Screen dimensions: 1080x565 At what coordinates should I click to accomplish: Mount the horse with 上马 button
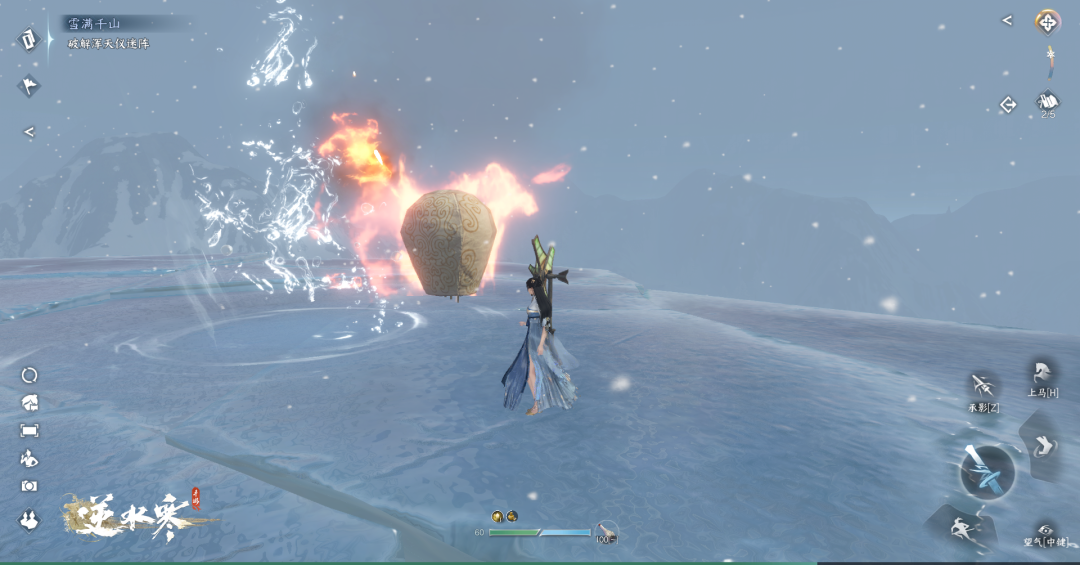pyautogui.click(x=1043, y=374)
